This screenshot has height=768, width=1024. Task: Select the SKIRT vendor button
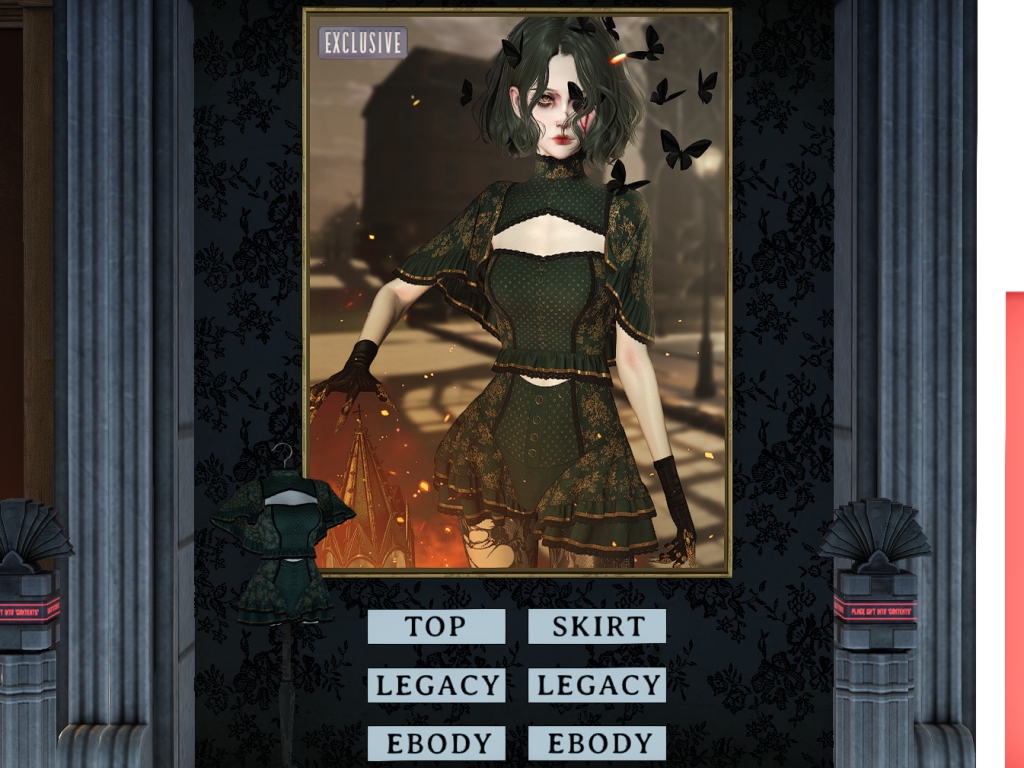(x=597, y=627)
